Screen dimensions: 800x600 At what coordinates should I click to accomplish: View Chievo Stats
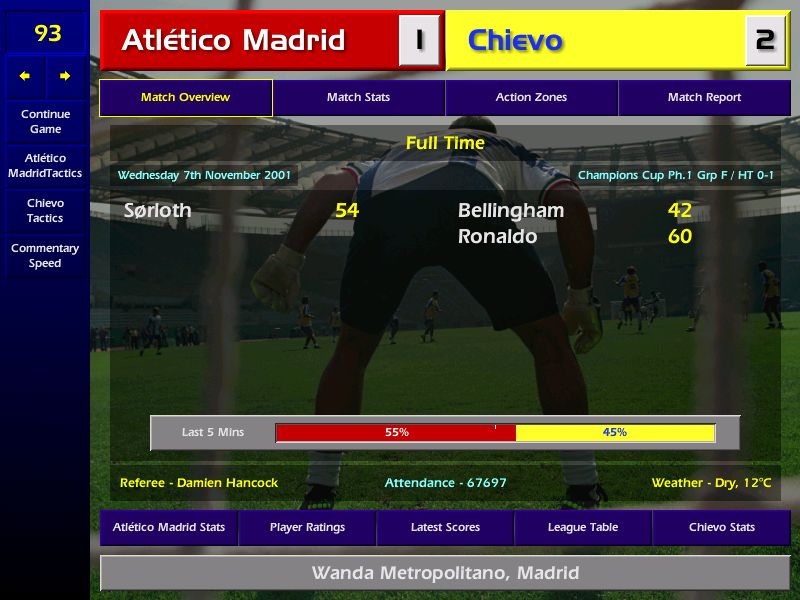(721, 527)
